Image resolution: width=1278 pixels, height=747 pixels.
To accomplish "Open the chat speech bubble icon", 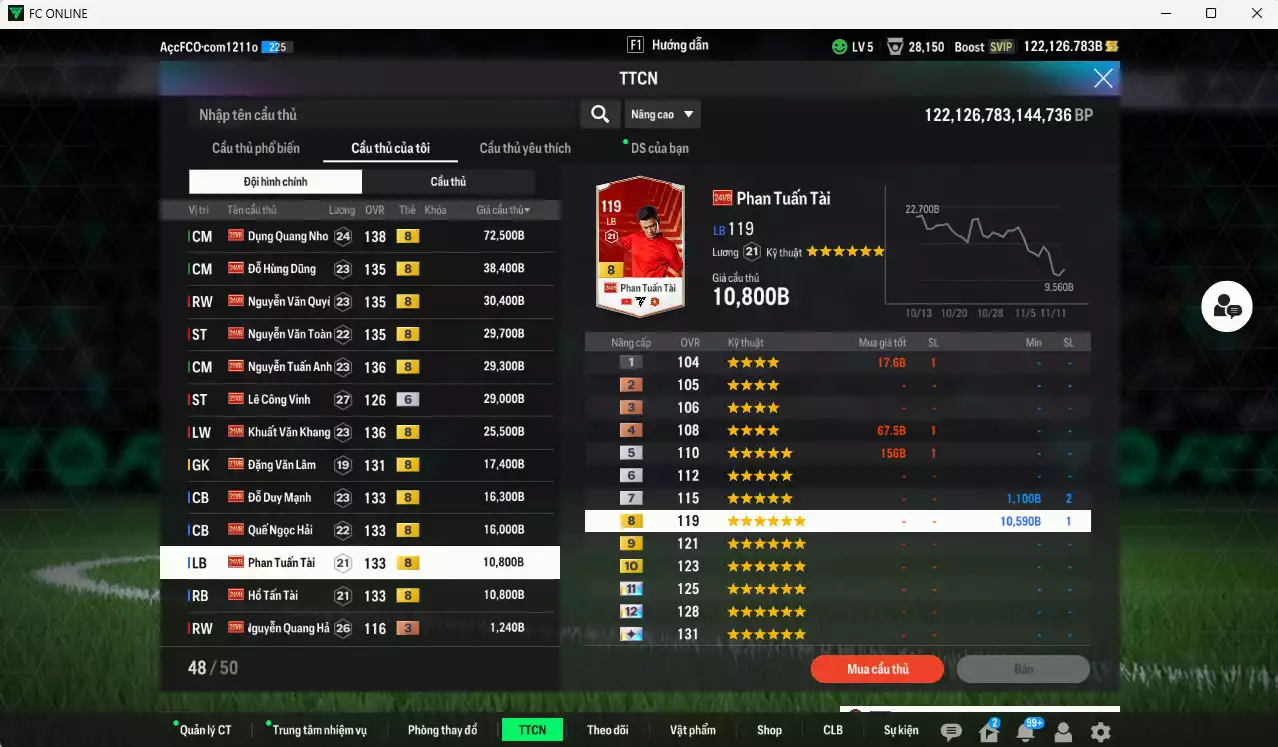I will click(951, 732).
